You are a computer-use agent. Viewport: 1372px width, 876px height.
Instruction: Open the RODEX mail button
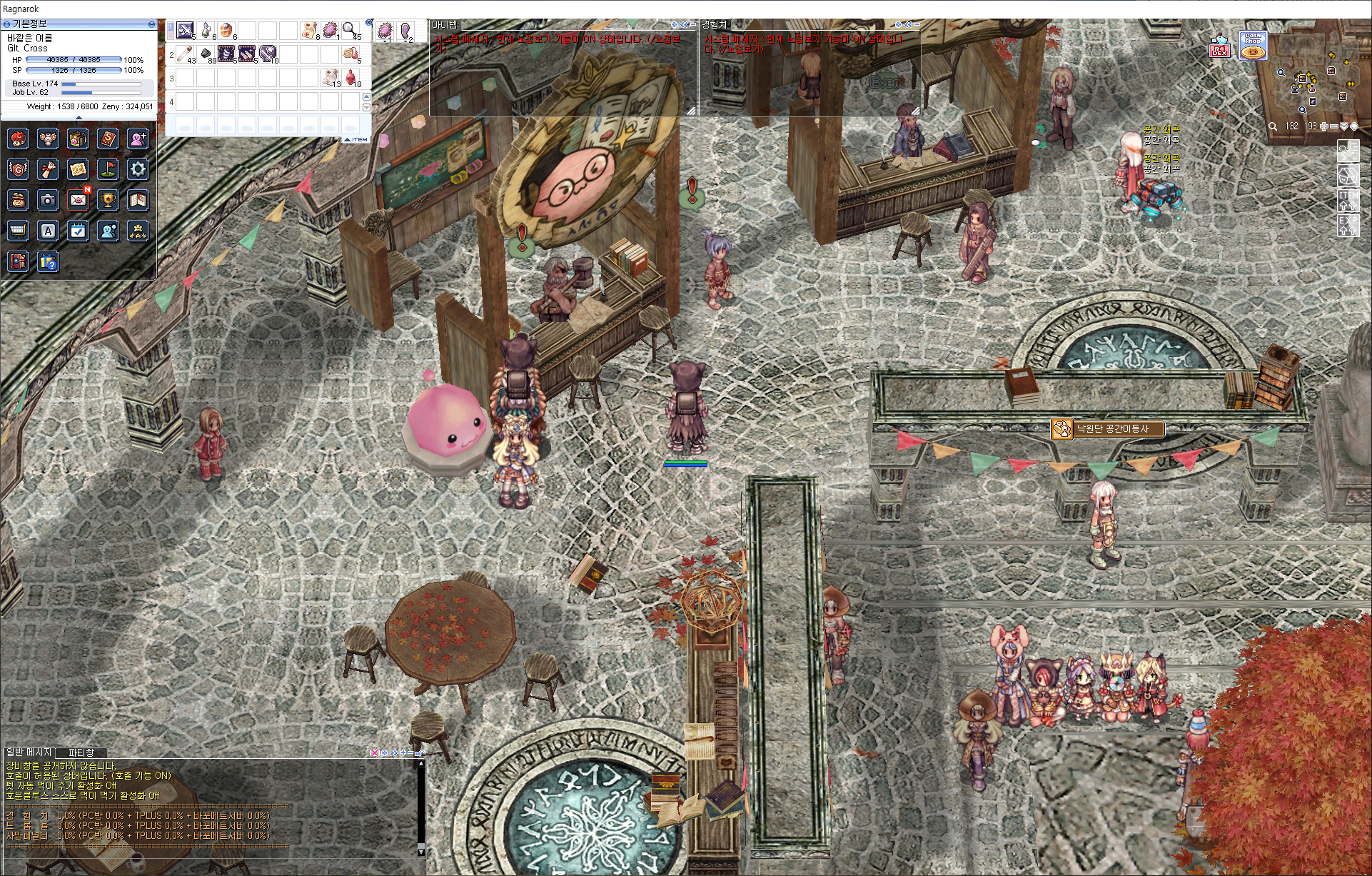[x=1219, y=49]
